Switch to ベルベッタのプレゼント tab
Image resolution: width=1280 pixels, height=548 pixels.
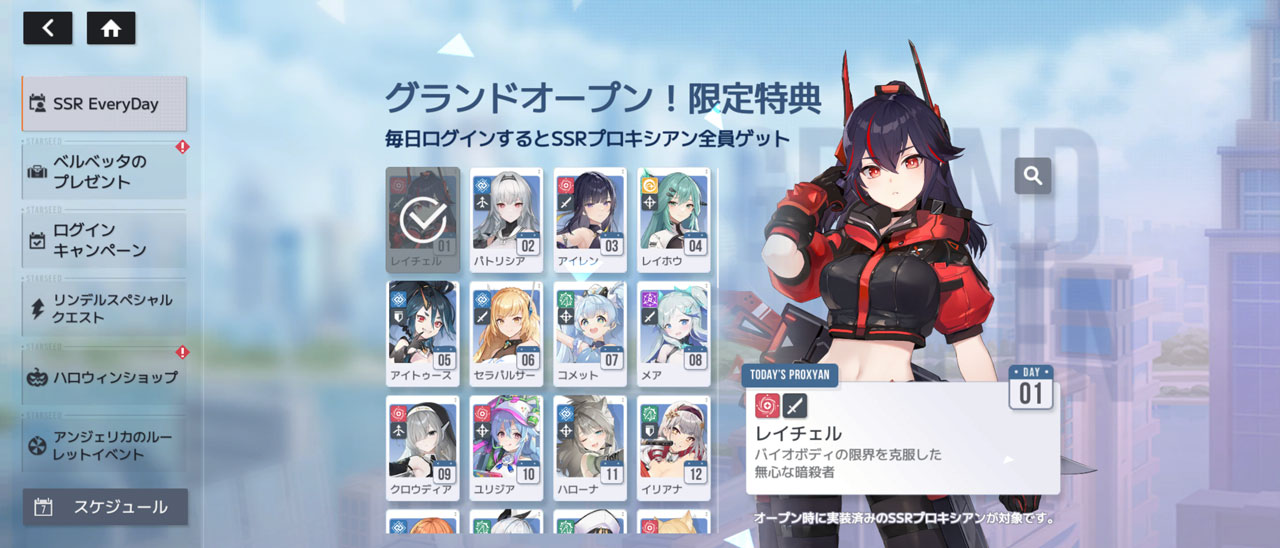[x=104, y=172]
